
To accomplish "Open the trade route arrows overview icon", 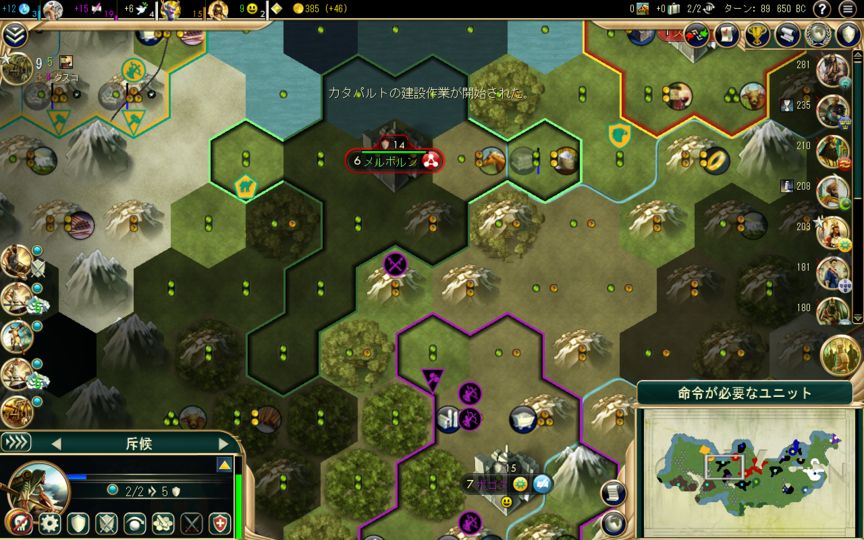I will point(698,35).
